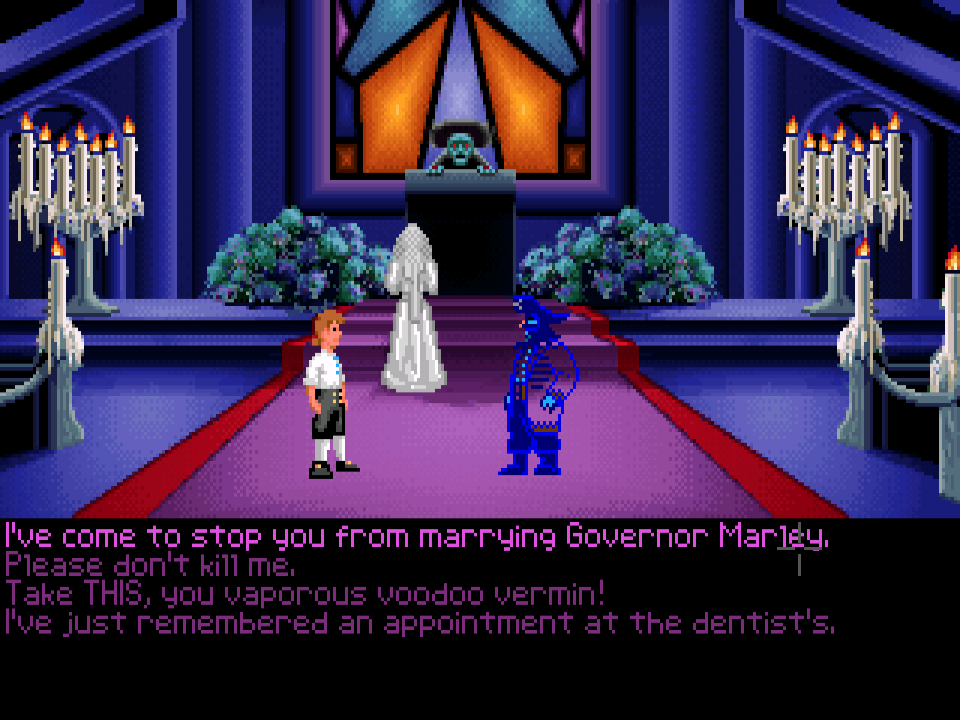Pick "Take THIS, you vaporous voodoo vermin!"
This screenshot has width=960, height=720.
(305, 594)
